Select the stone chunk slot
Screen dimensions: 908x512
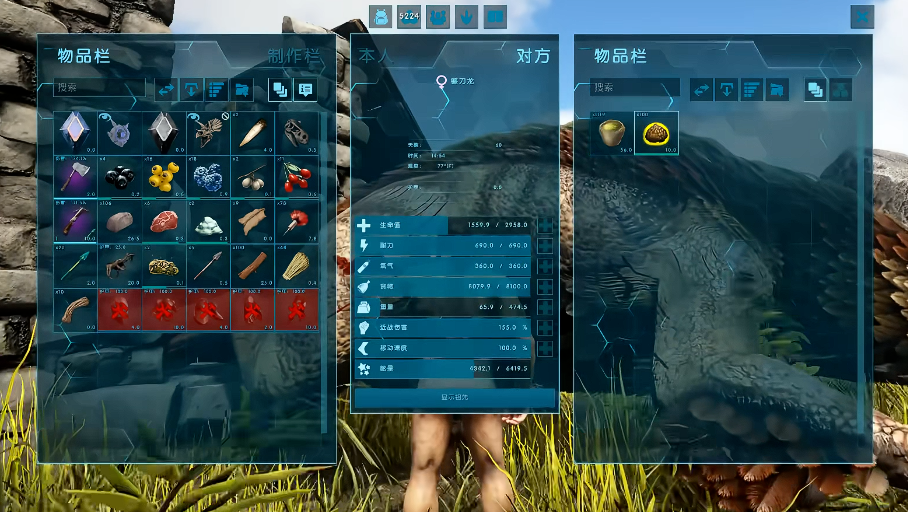(120, 220)
